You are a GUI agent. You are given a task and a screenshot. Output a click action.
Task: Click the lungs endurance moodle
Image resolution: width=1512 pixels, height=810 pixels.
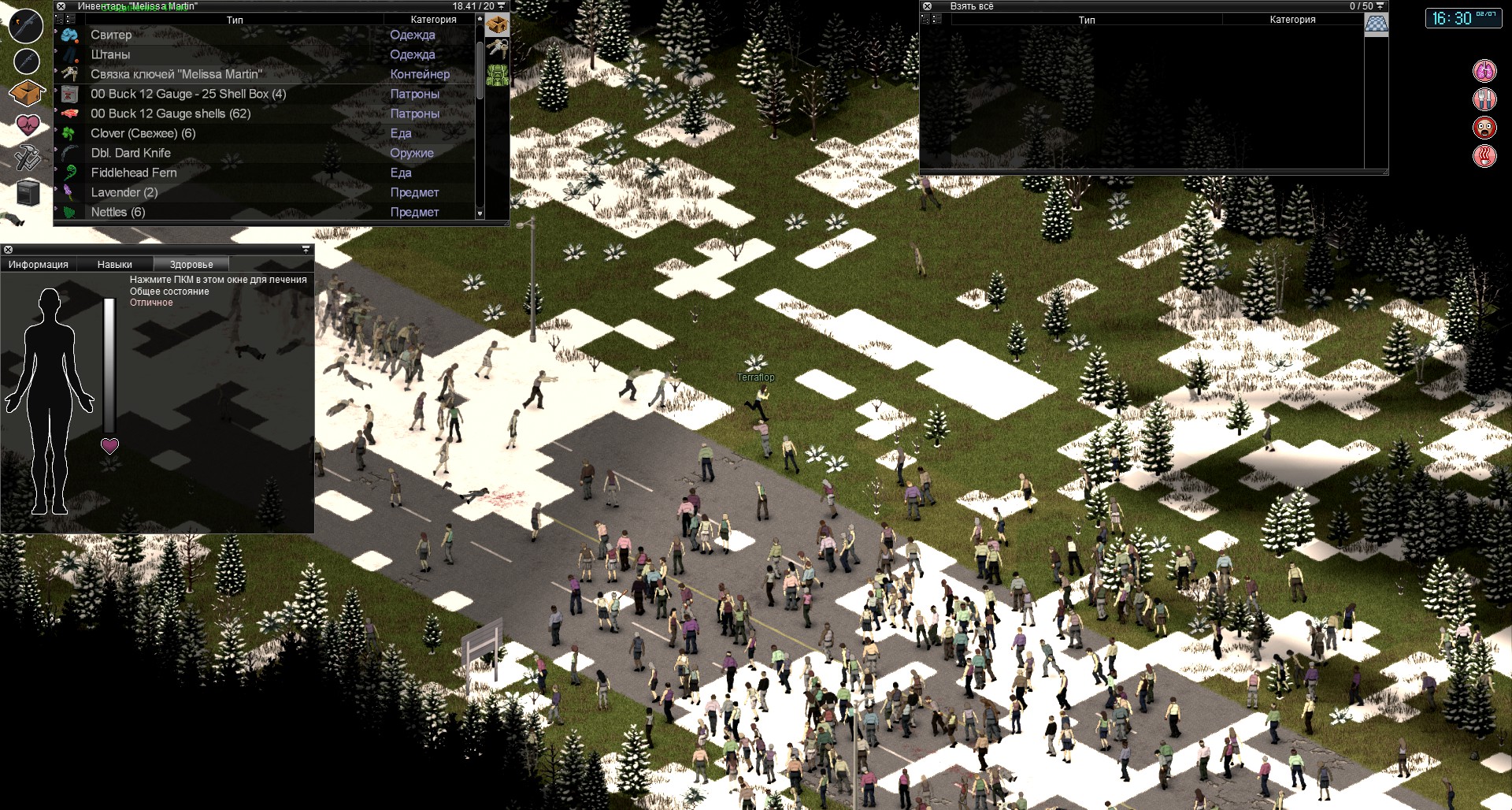click(1484, 69)
